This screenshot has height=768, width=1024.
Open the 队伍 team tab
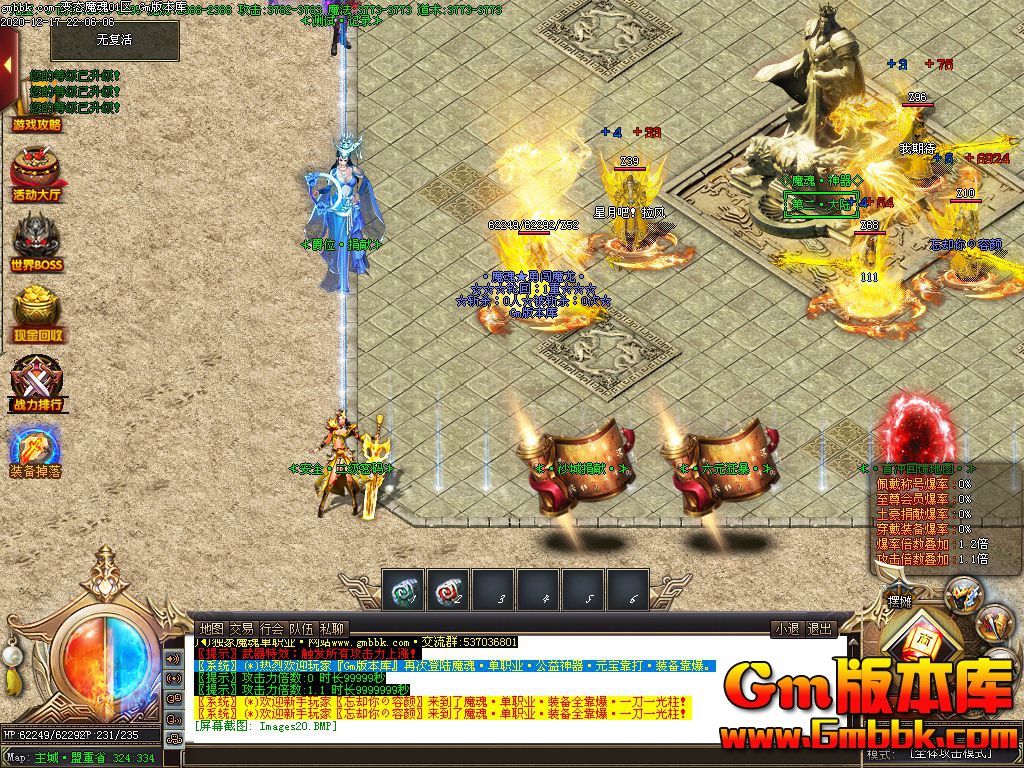click(301, 628)
